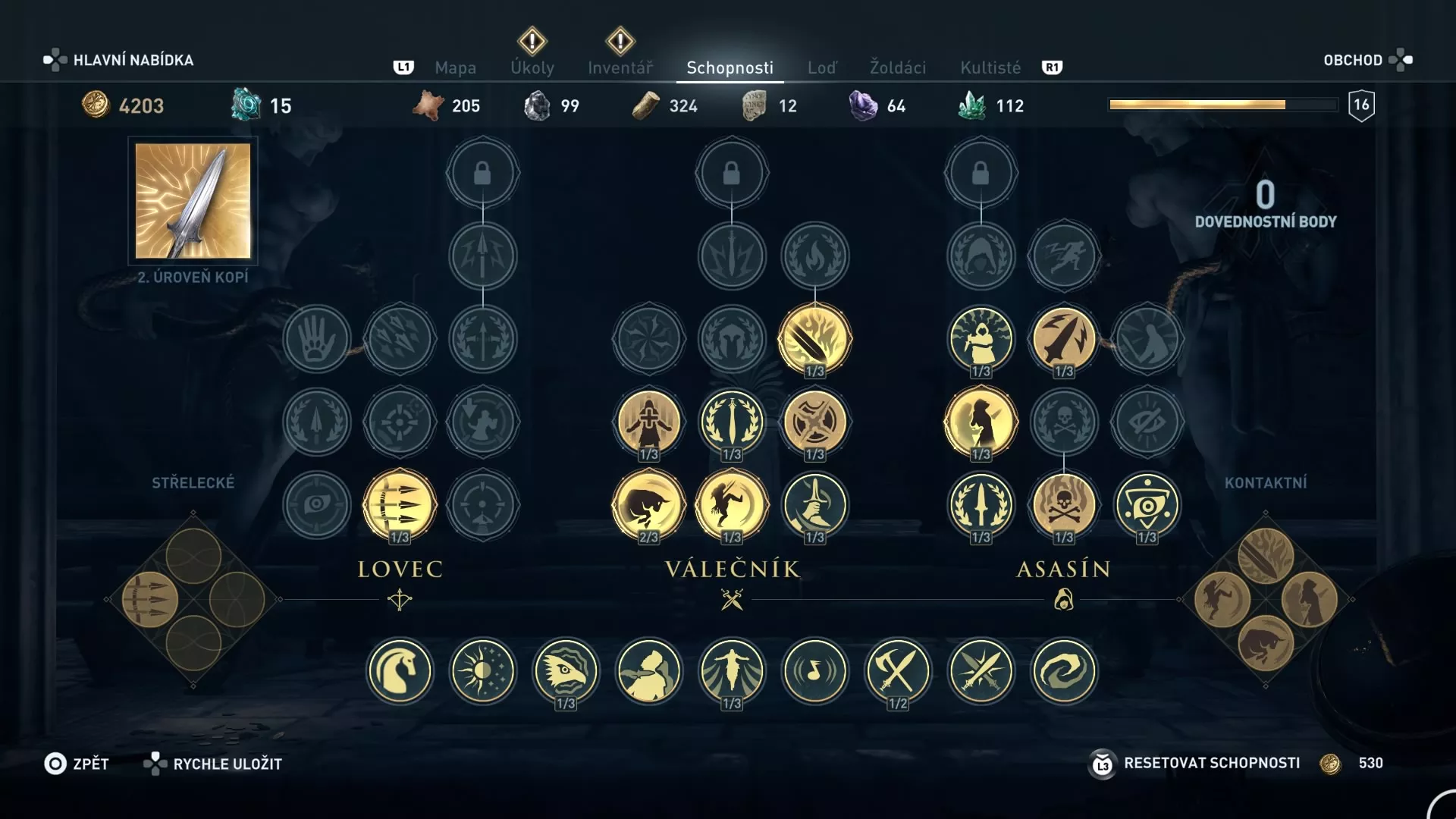
Task: Select the Second Wind healing skill
Action: [650, 422]
